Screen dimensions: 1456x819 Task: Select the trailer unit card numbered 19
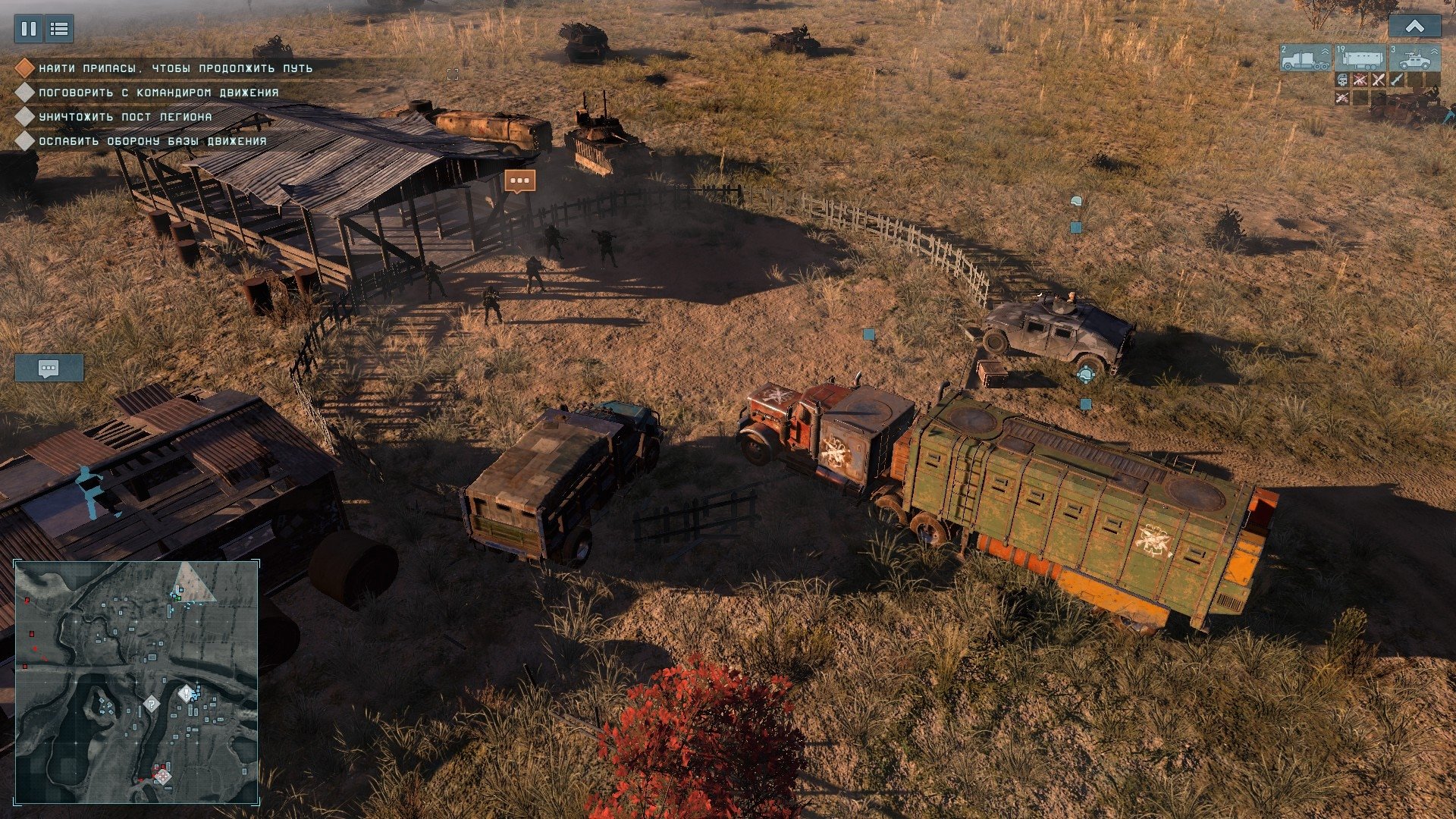(x=1360, y=58)
